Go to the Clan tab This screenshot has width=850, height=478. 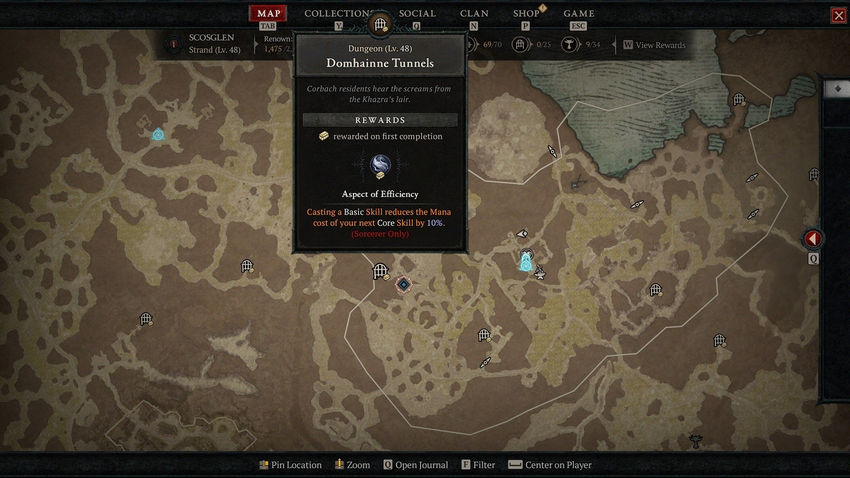click(x=474, y=14)
